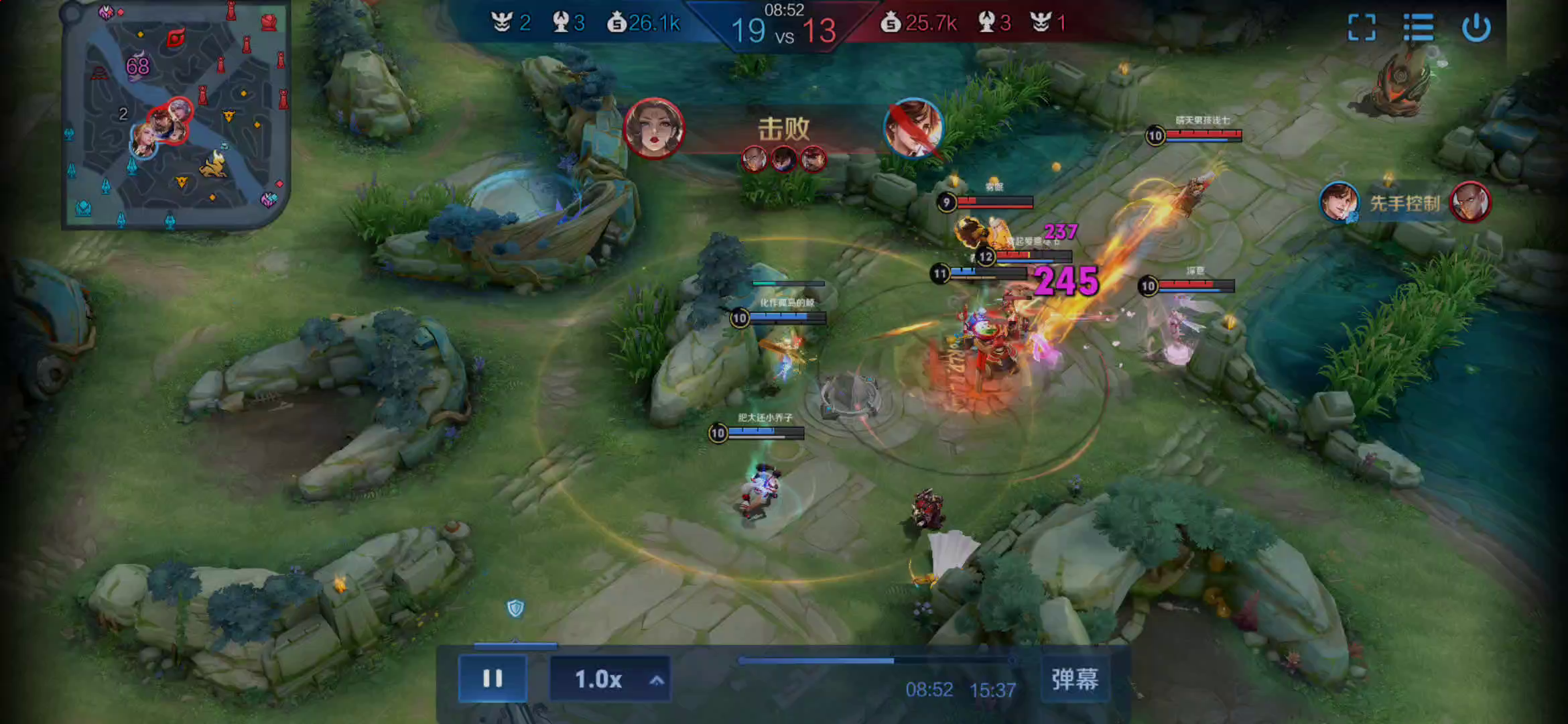Pause the replay playback

[493, 678]
